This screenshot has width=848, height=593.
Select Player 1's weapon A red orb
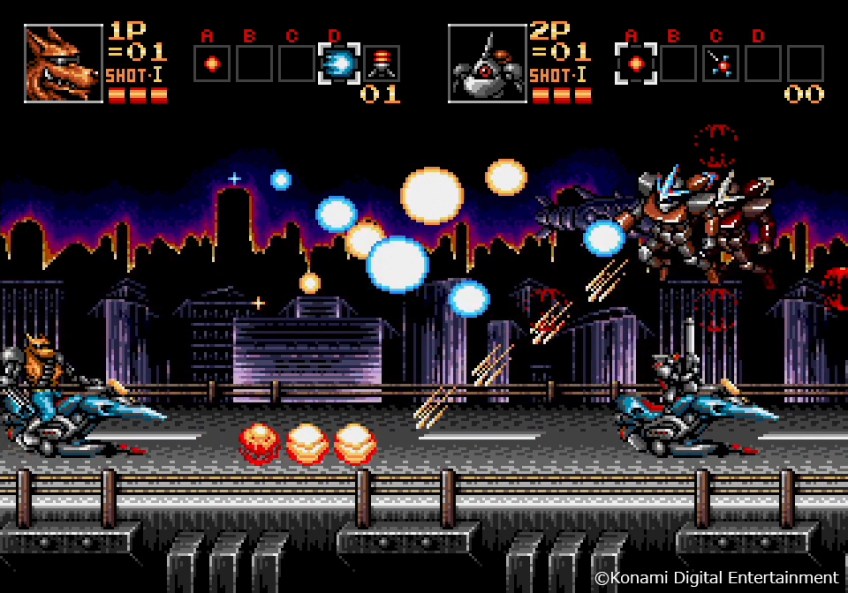click(x=212, y=64)
